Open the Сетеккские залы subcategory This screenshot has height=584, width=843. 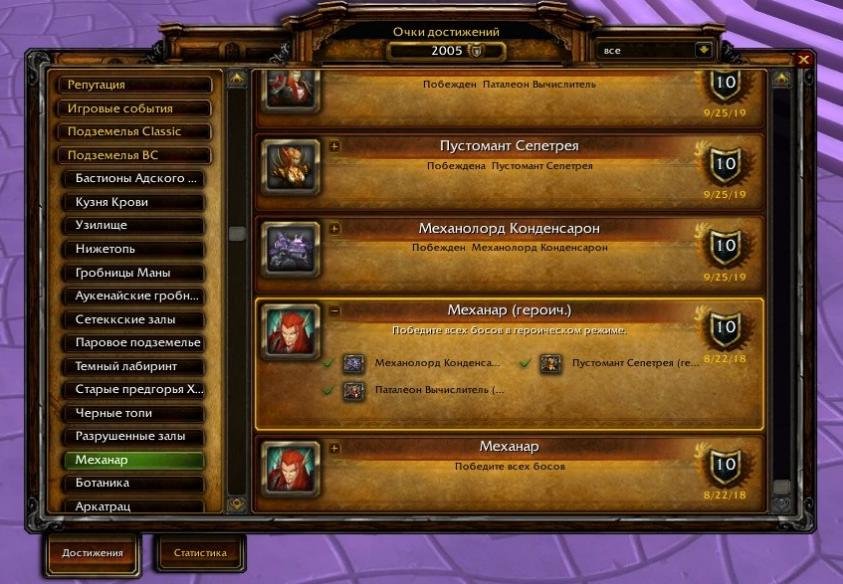point(139,320)
